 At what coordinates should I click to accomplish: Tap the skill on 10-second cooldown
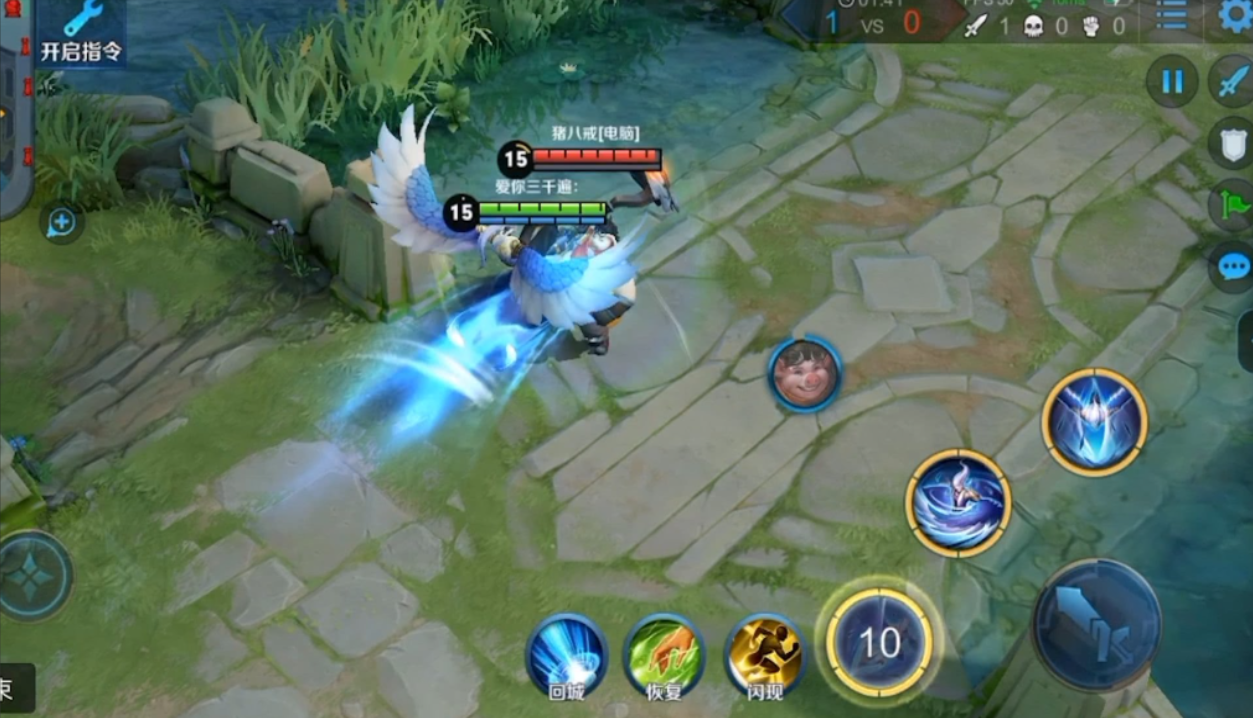tap(880, 642)
